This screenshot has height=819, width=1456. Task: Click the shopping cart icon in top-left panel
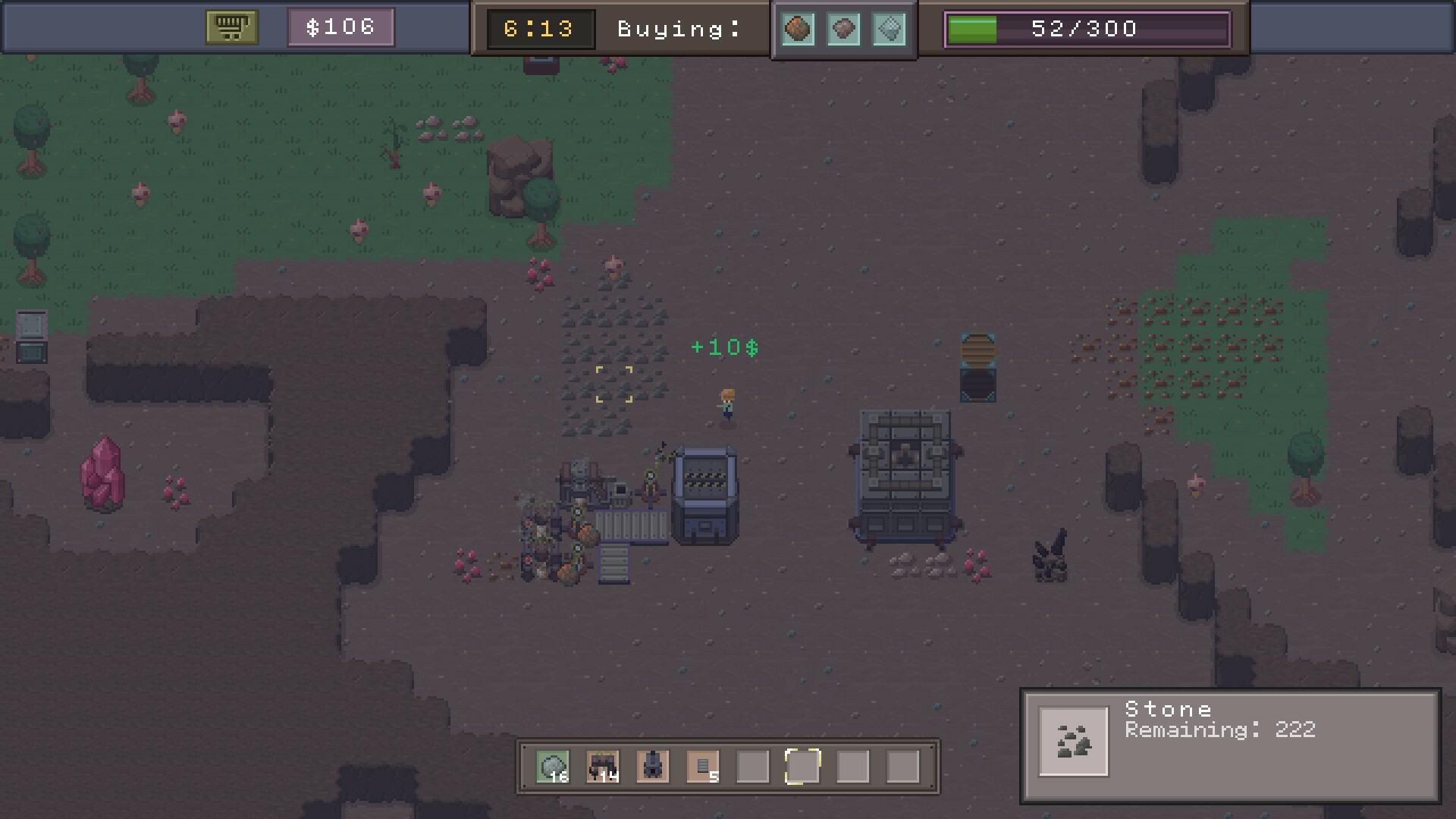(x=232, y=27)
